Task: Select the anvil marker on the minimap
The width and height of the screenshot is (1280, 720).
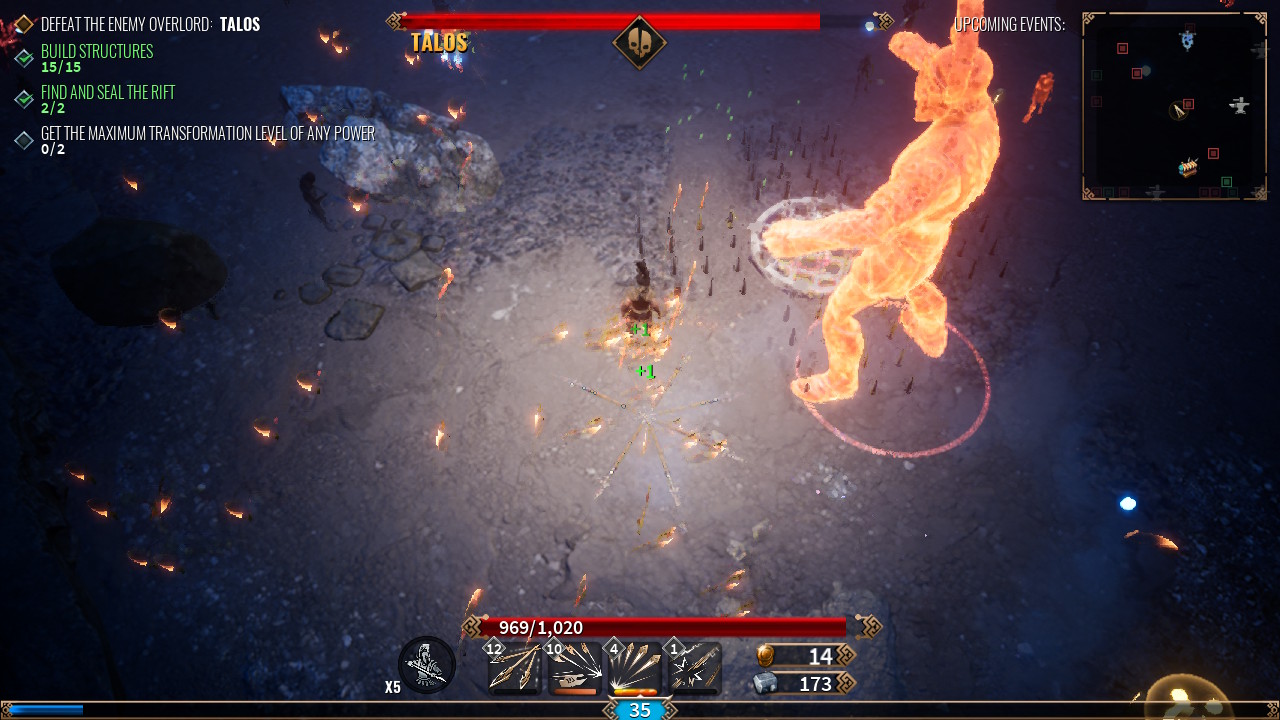Action: 1240,105
